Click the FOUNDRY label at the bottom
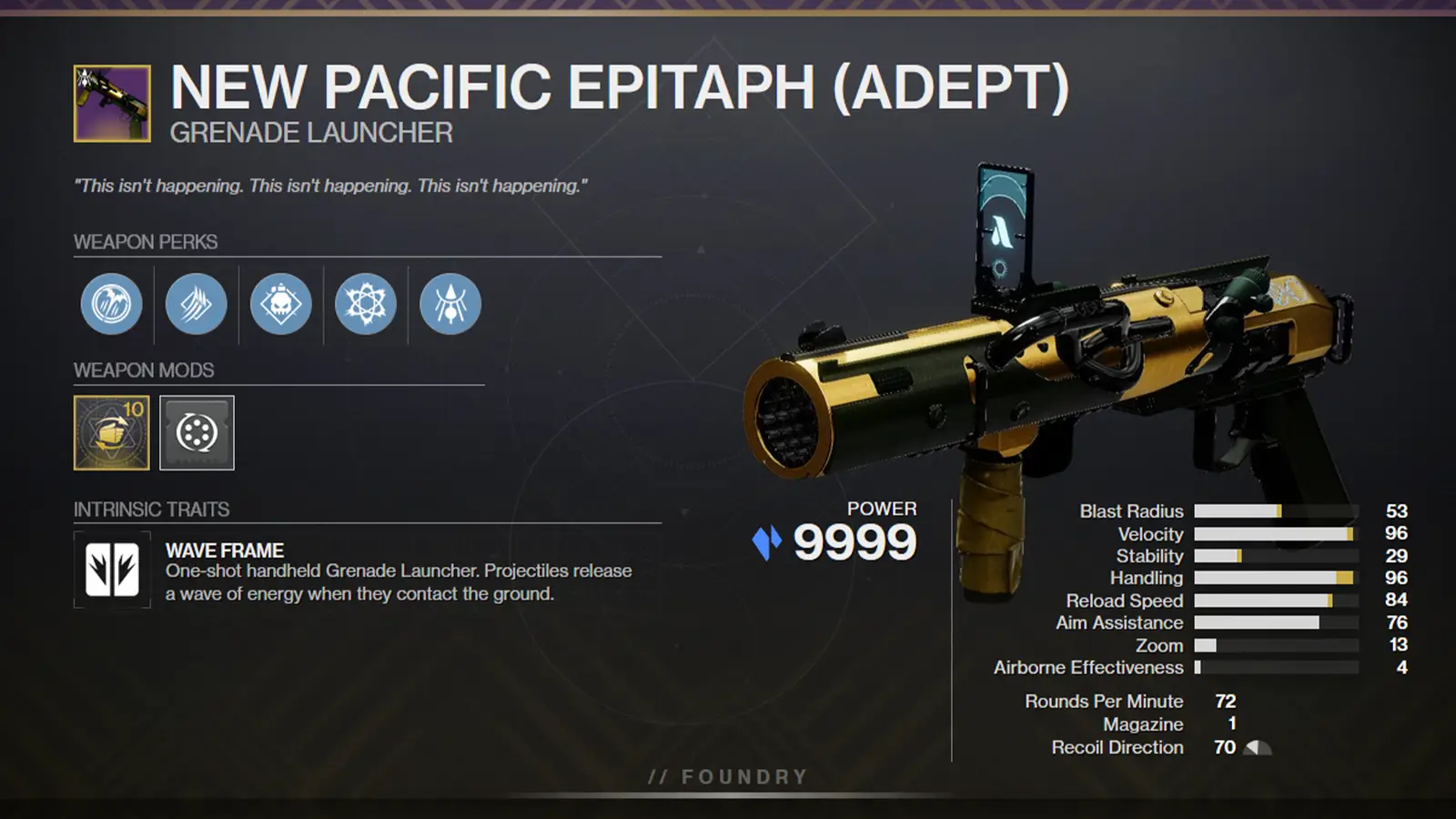The height and width of the screenshot is (819, 1456). pos(727,776)
